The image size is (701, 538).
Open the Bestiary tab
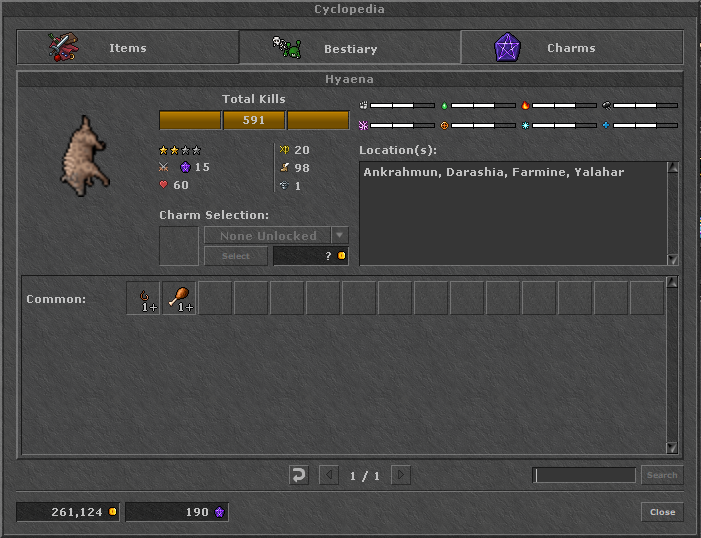coord(349,48)
